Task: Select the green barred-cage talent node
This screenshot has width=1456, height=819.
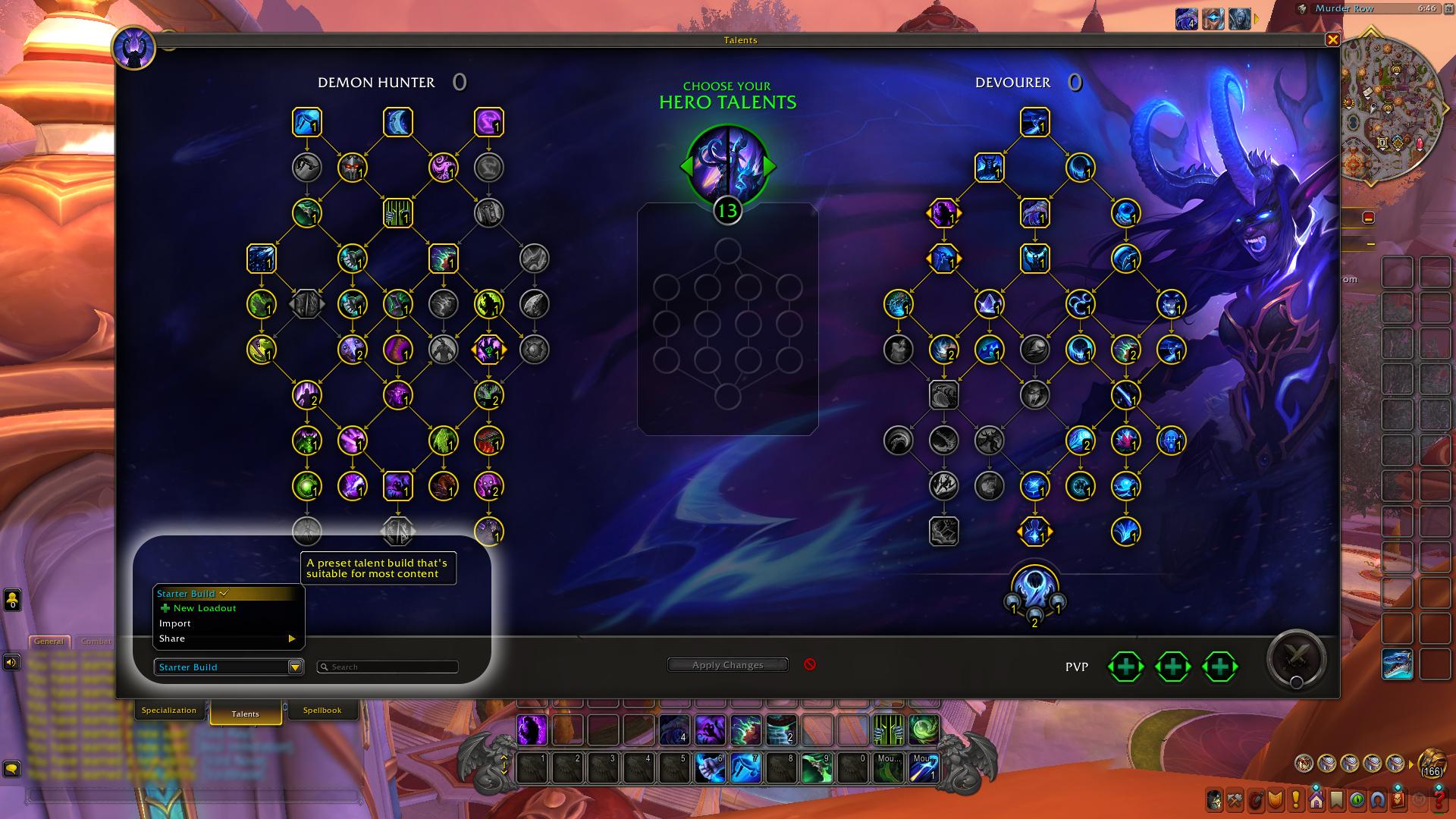Action: [397, 213]
